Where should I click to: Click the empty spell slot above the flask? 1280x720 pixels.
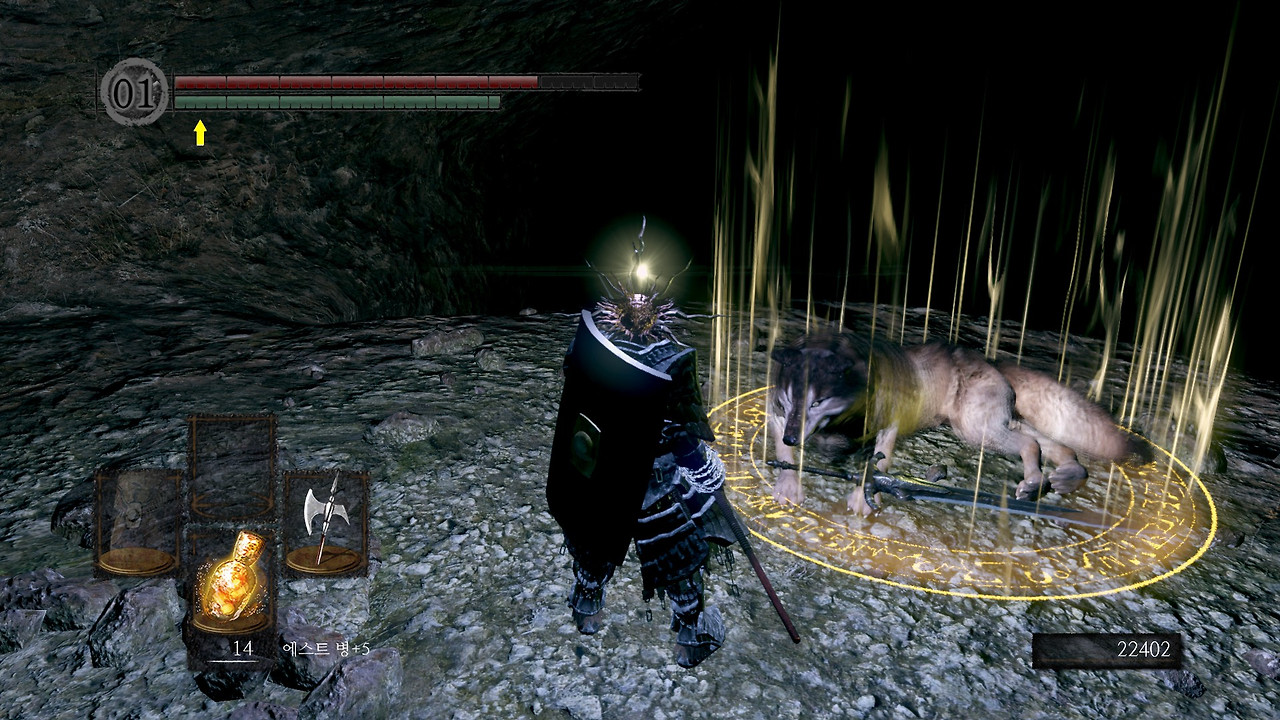(232, 466)
